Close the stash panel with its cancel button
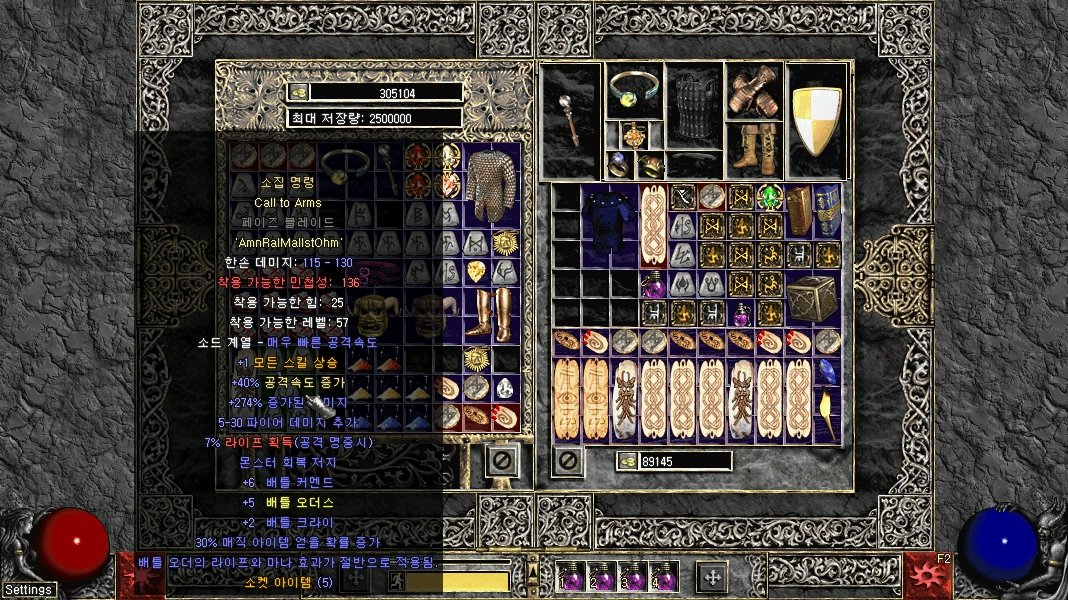Image resolution: width=1068 pixels, height=600 pixels. 502,461
